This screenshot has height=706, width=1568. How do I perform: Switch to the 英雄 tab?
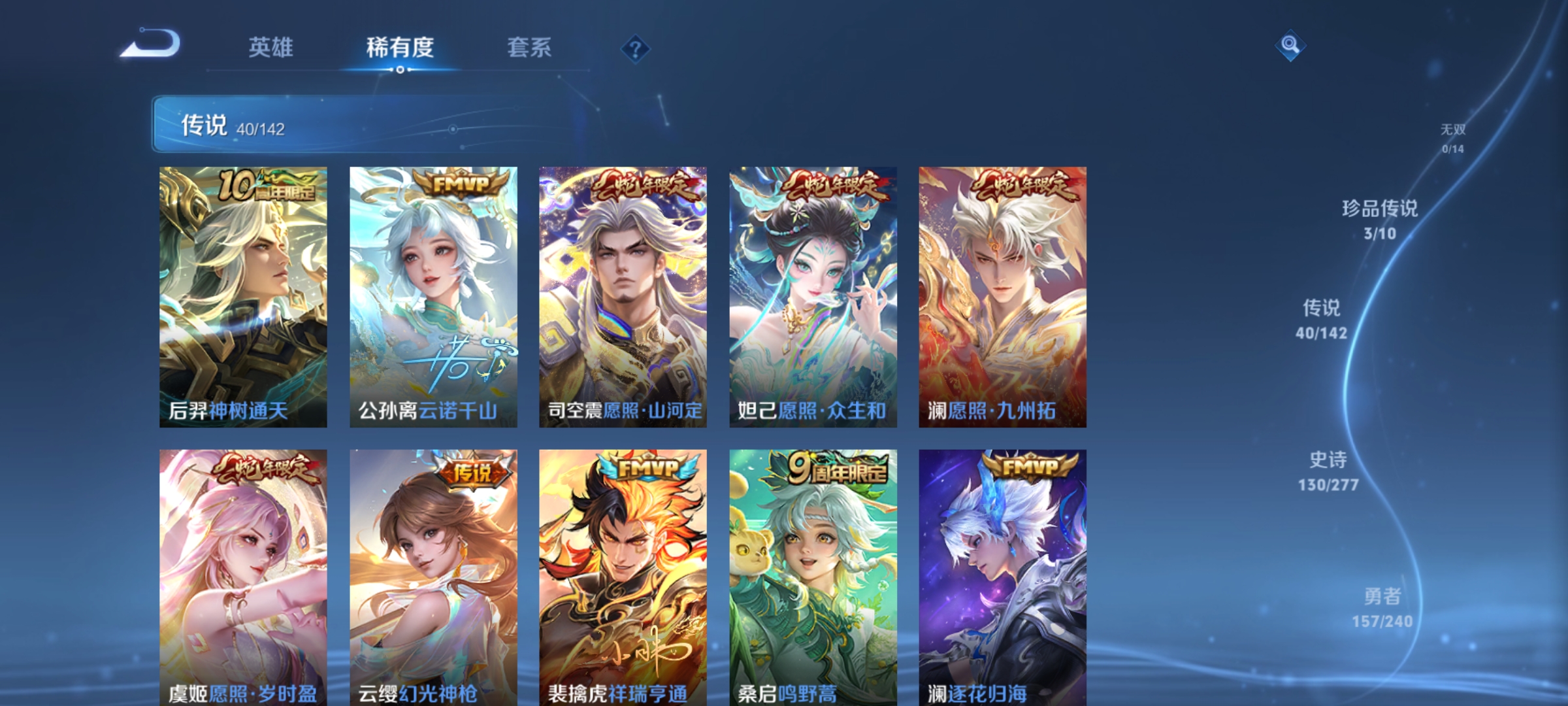pos(271,48)
